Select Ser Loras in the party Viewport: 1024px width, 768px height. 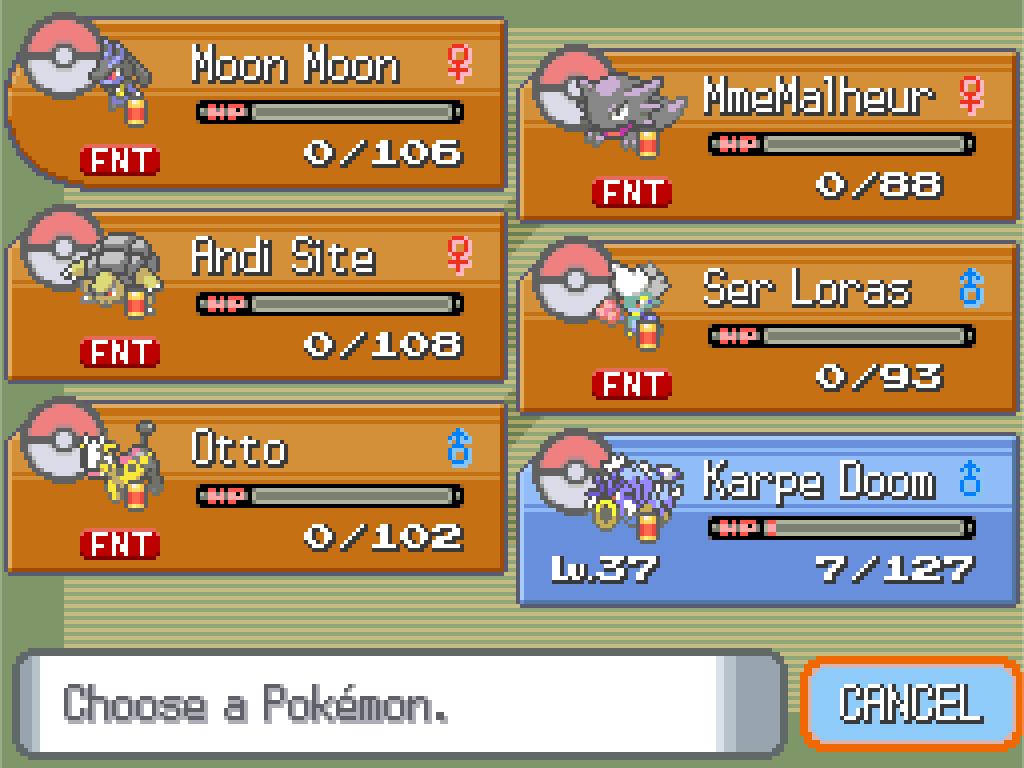pyautogui.click(x=768, y=327)
